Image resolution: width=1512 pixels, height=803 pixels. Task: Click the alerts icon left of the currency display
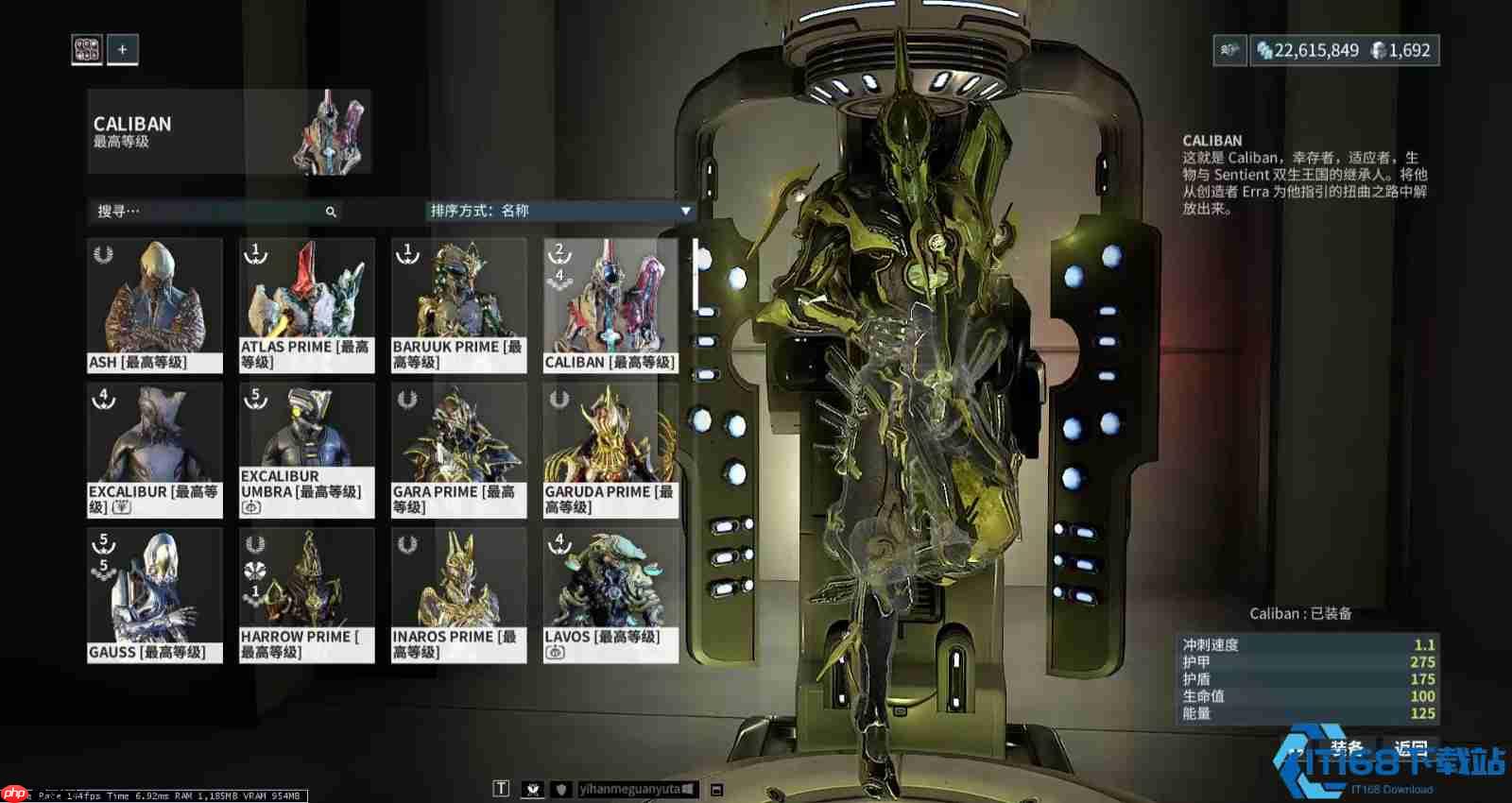point(1227,51)
